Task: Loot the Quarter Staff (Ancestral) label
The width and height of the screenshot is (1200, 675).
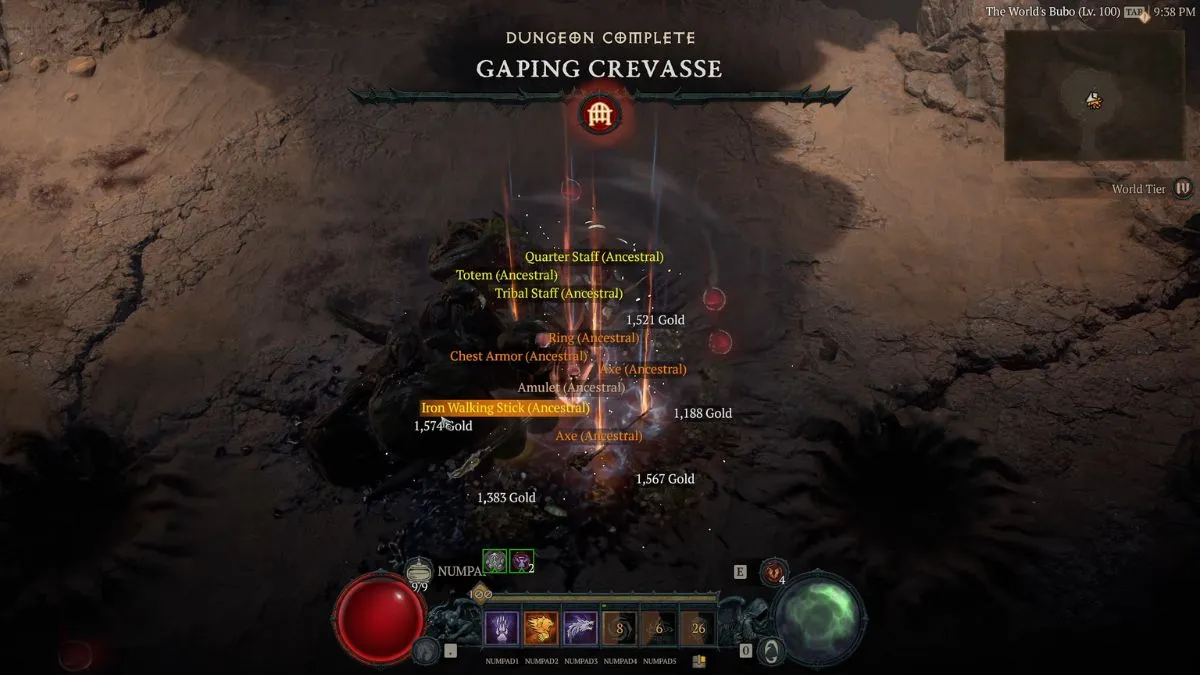Action: click(594, 257)
